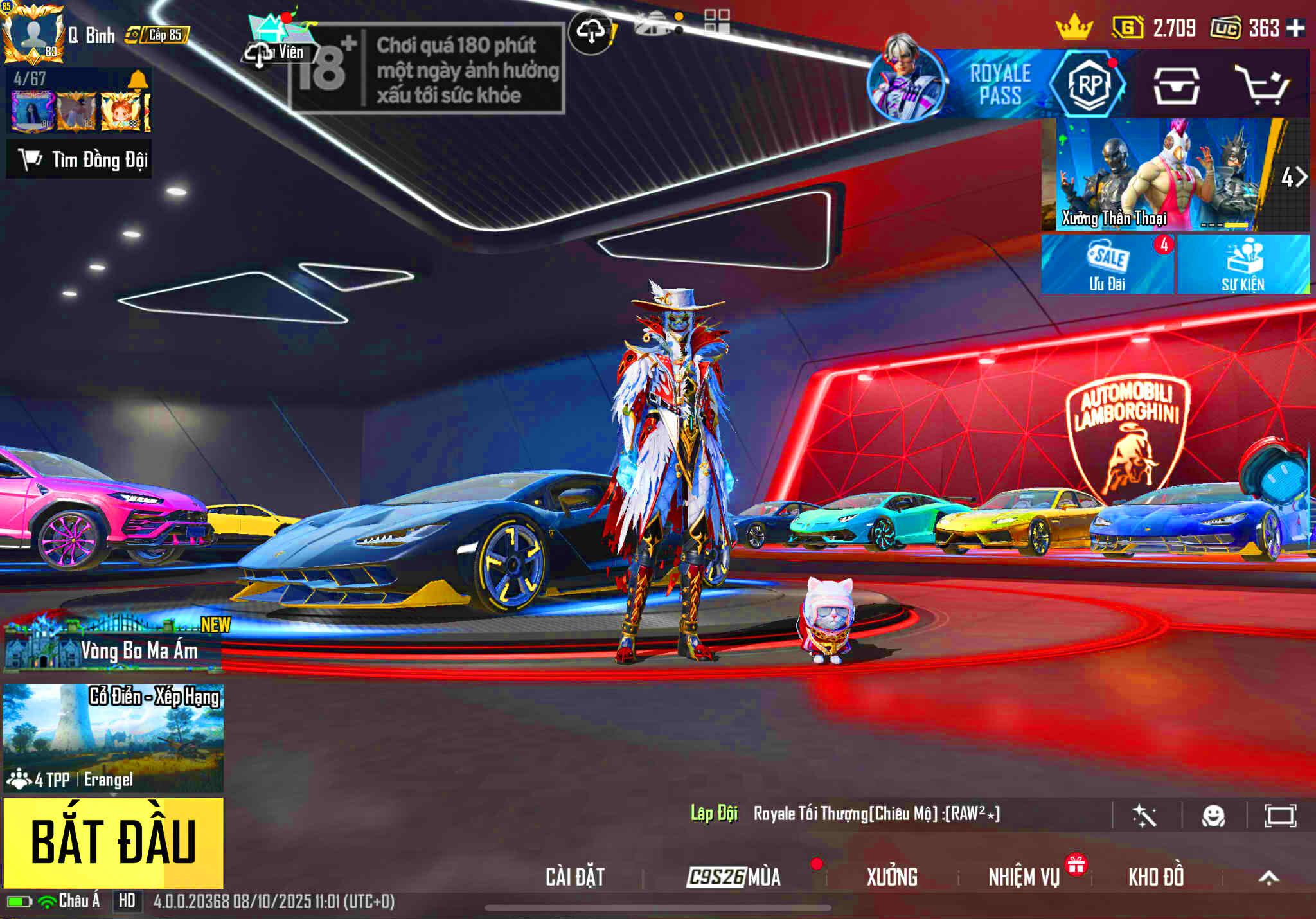Viewport: 1316px width, 919px height.
Task: Add UC with the plus button
Action: click(1295, 28)
